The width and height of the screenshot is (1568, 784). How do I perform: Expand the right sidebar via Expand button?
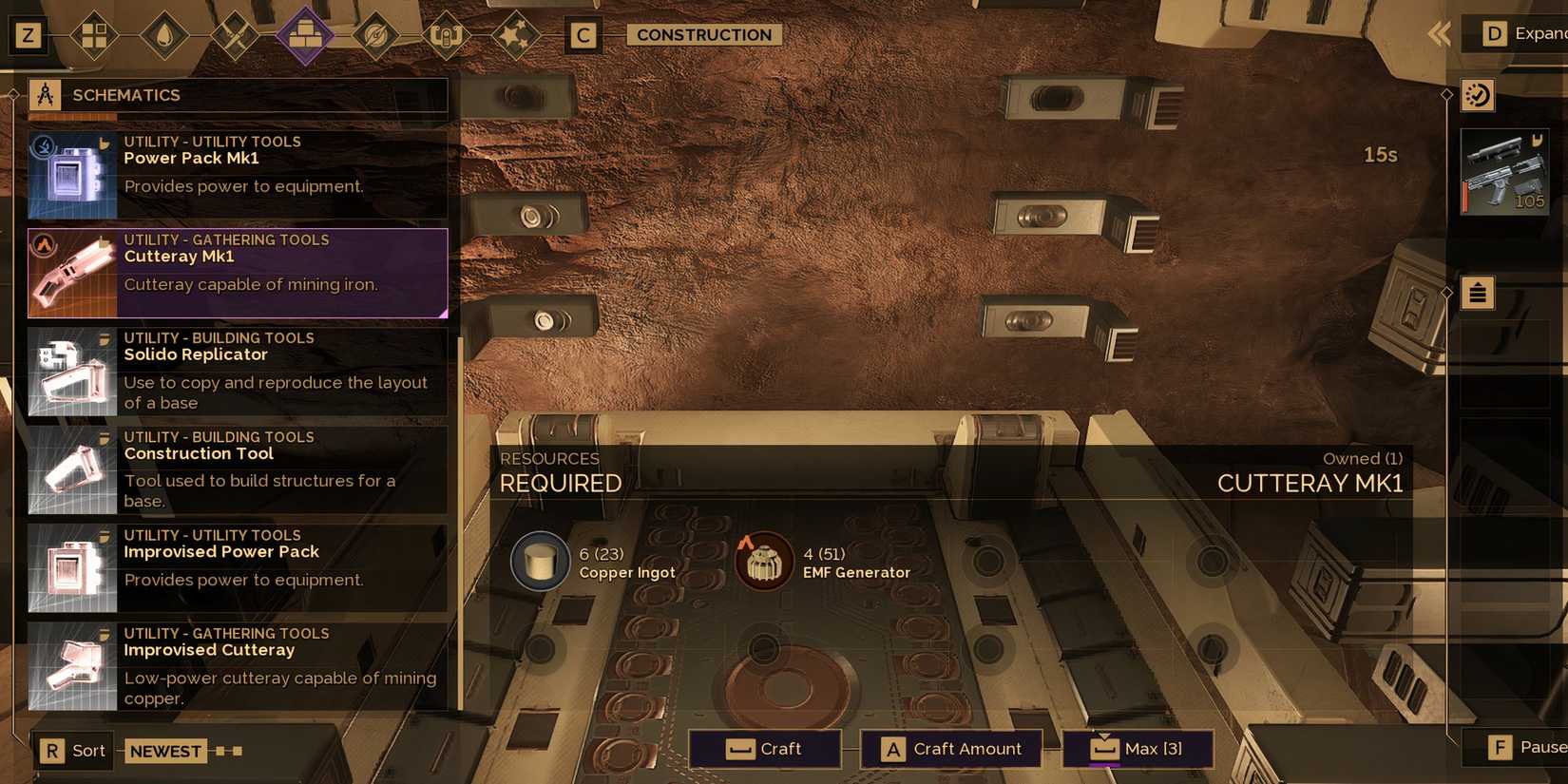(x=1520, y=33)
